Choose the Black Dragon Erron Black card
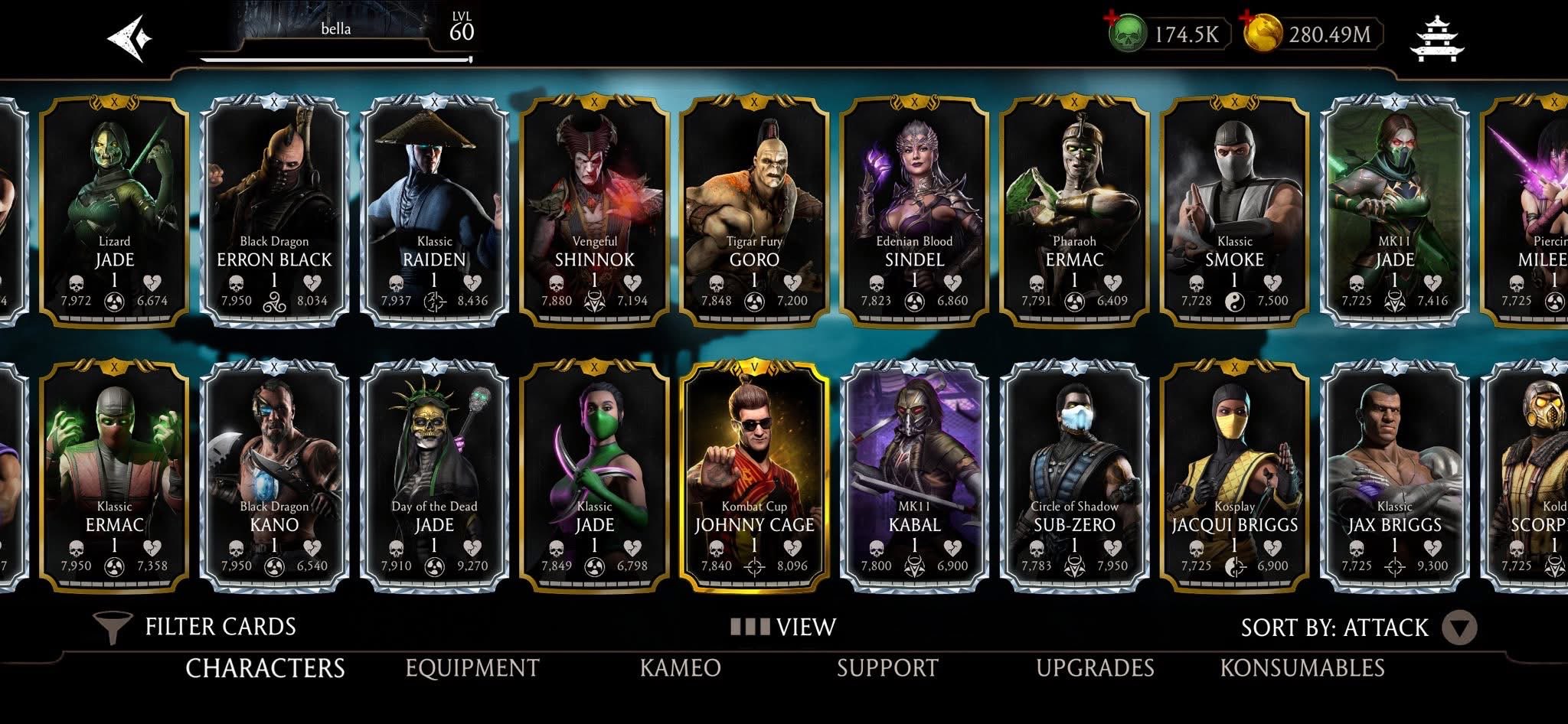Screen dimensions: 1568x724 [274, 210]
